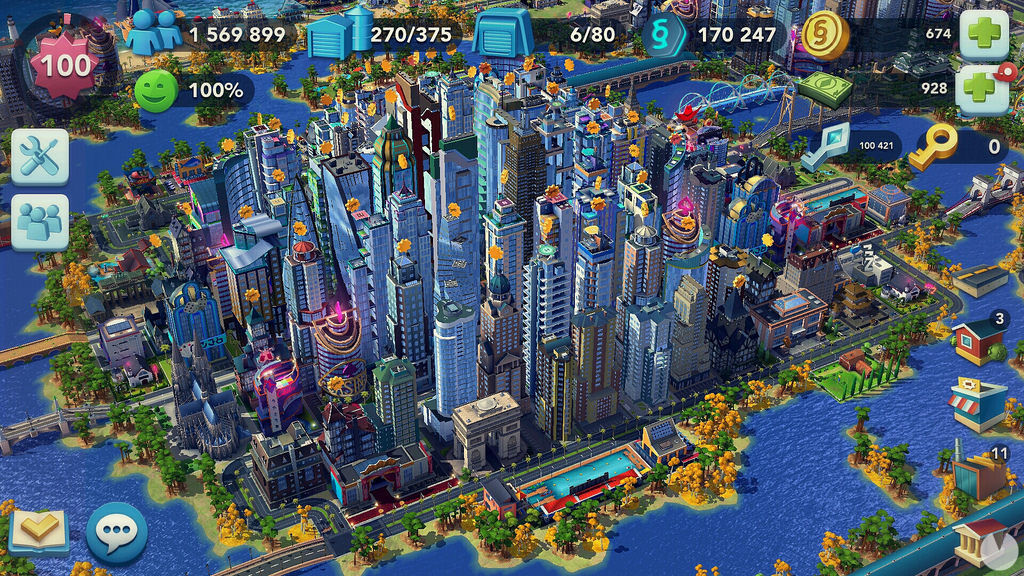Select the platinum key counter showing 100 421
Image resolution: width=1024 pixels, height=576 pixels.
pos(828,146)
